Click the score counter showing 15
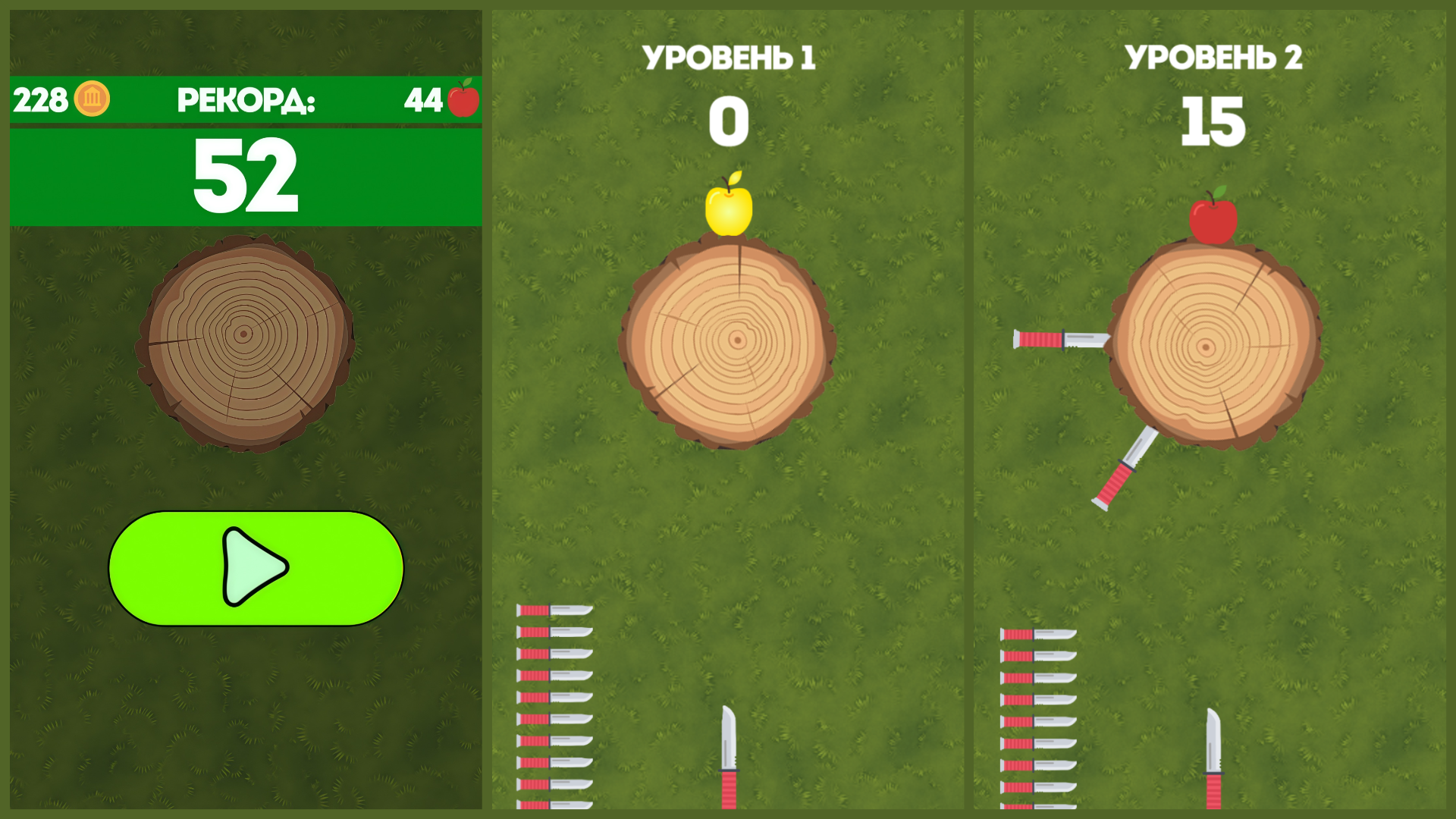 (x=1213, y=121)
